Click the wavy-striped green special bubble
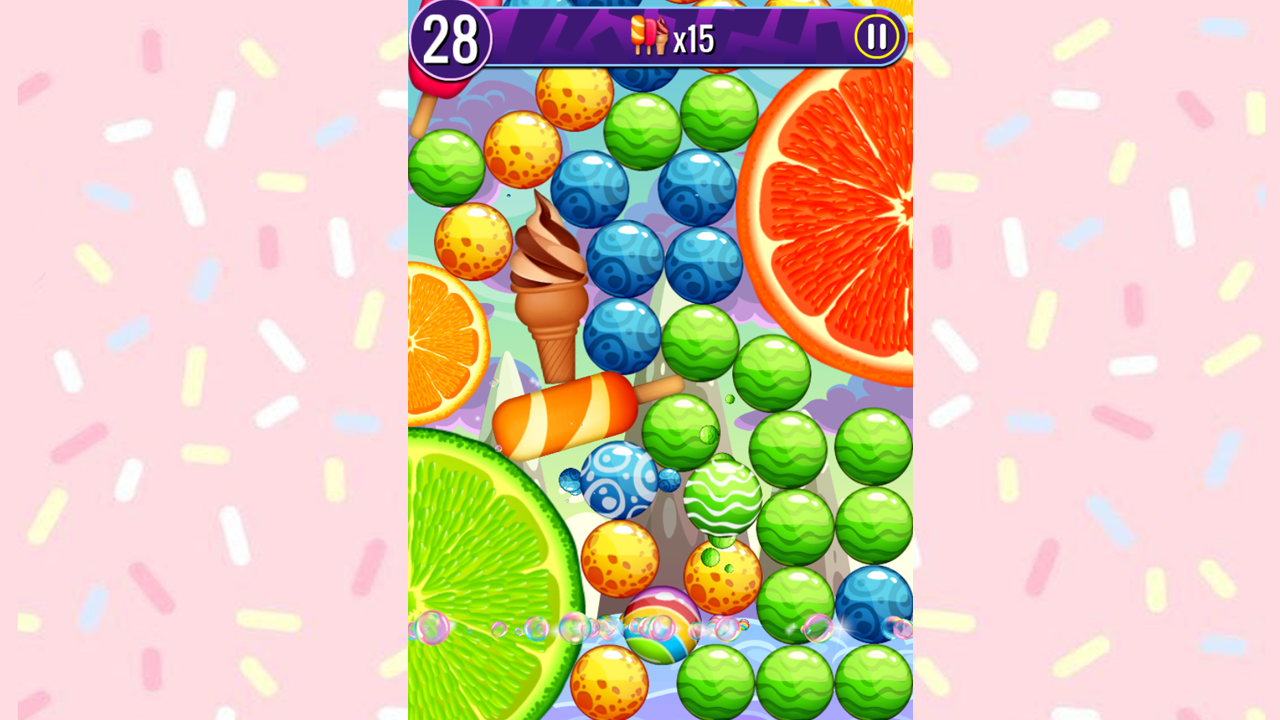The width and height of the screenshot is (1280, 720). pyautogui.click(x=724, y=497)
